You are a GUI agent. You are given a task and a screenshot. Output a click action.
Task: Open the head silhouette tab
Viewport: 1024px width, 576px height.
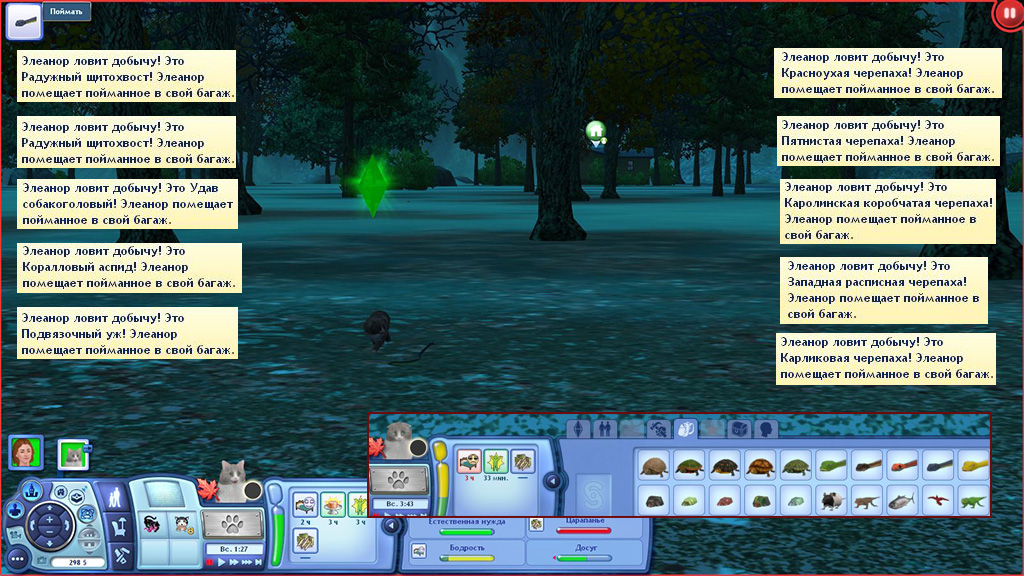click(x=766, y=429)
